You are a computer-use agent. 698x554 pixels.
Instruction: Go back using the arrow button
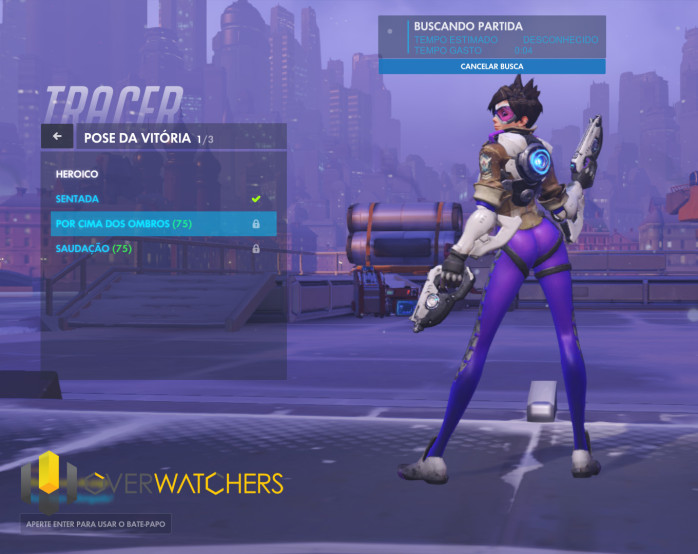[57, 136]
